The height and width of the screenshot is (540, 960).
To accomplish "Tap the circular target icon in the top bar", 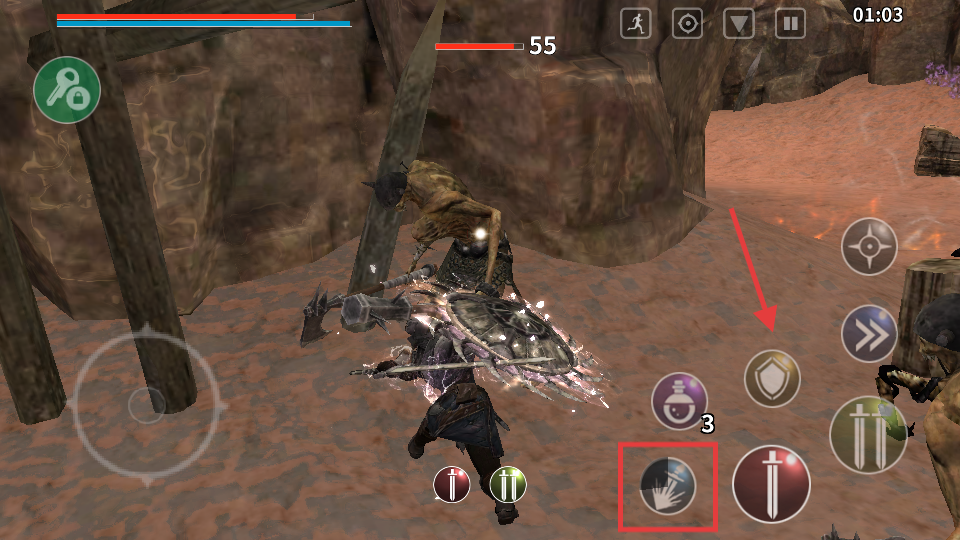I will click(687, 23).
